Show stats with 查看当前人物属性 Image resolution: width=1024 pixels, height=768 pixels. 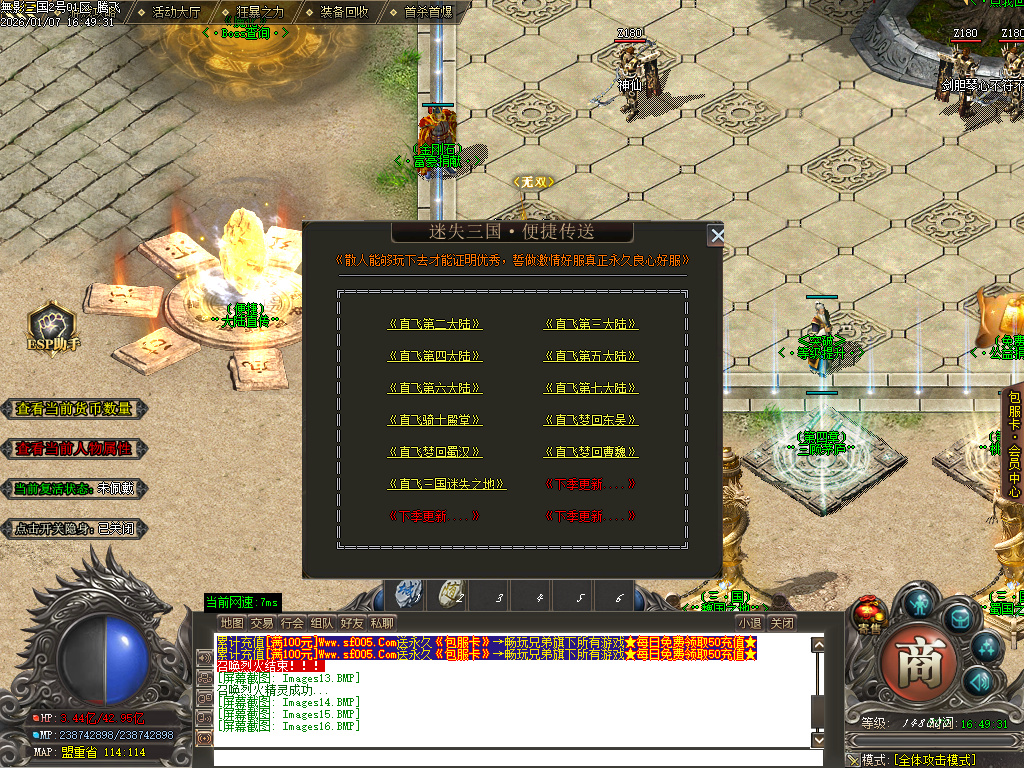tap(74, 449)
